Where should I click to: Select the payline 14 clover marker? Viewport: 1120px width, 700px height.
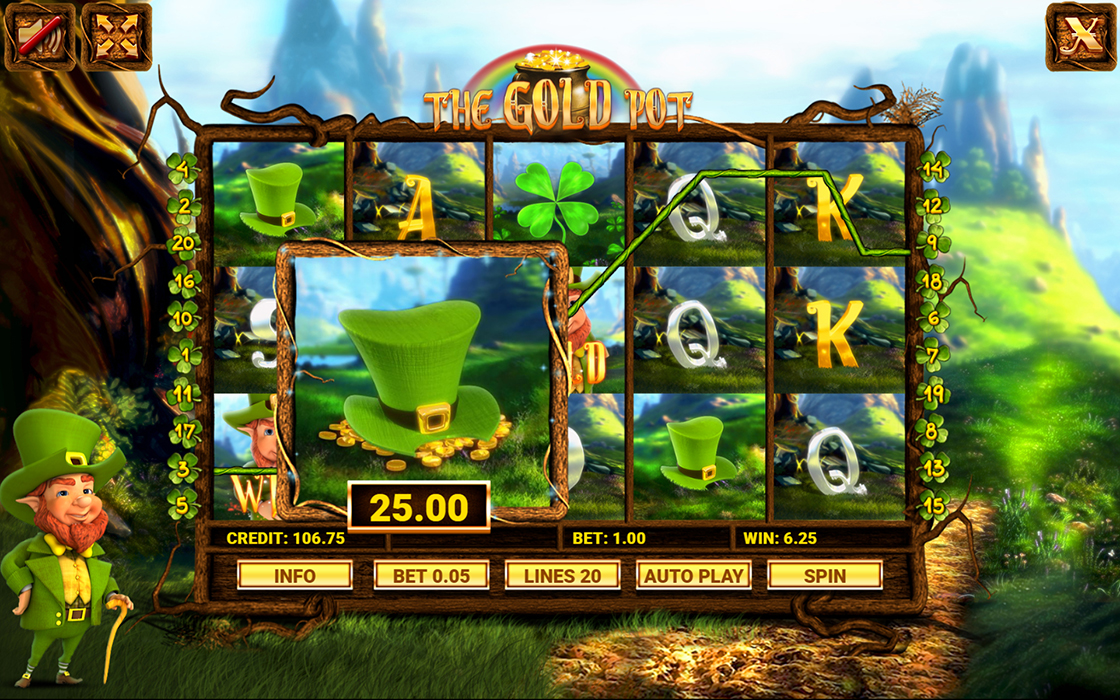933,167
